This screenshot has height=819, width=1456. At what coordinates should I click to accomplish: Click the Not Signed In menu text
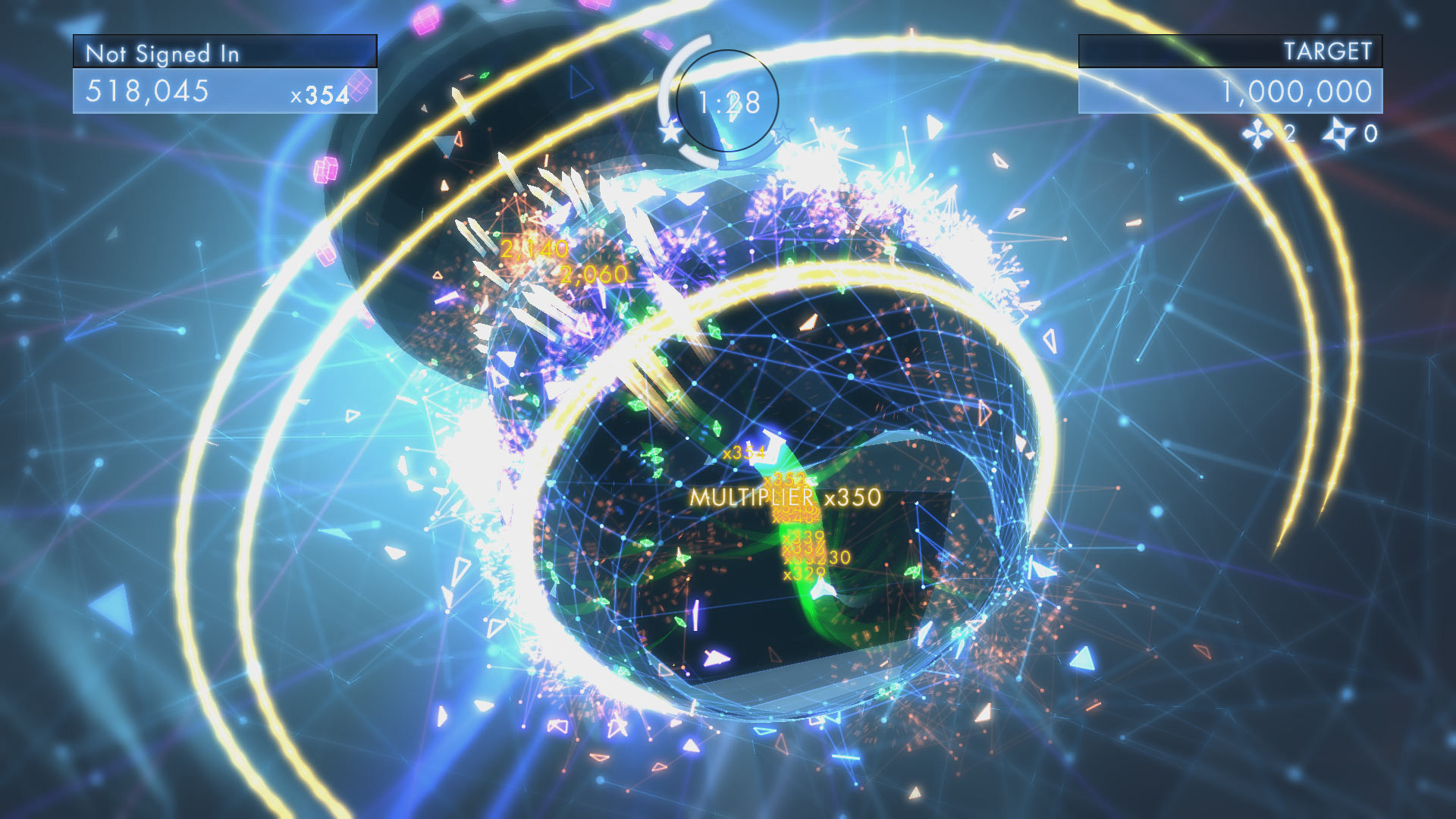[x=163, y=53]
